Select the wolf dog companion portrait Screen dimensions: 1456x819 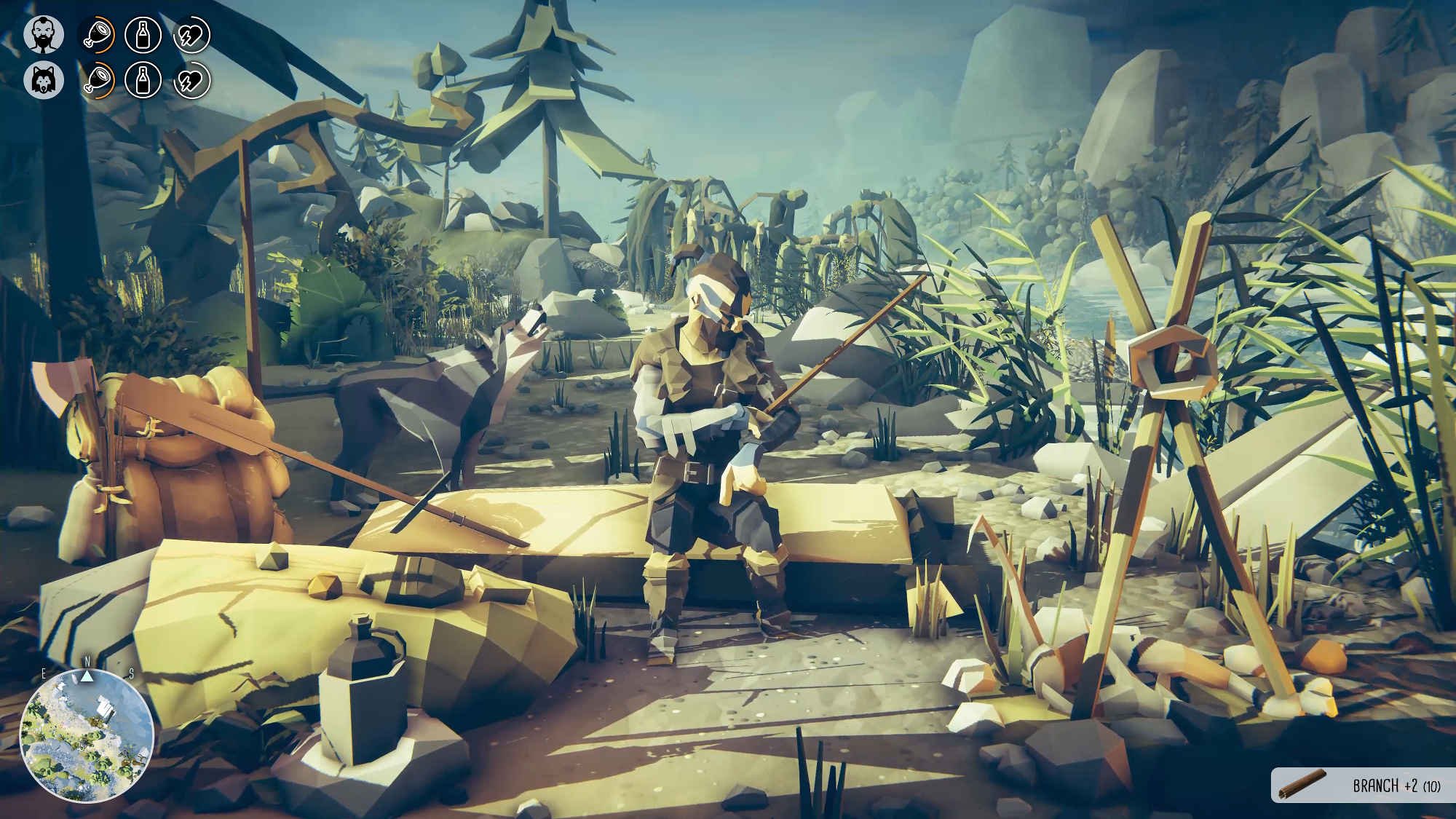[44, 80]
